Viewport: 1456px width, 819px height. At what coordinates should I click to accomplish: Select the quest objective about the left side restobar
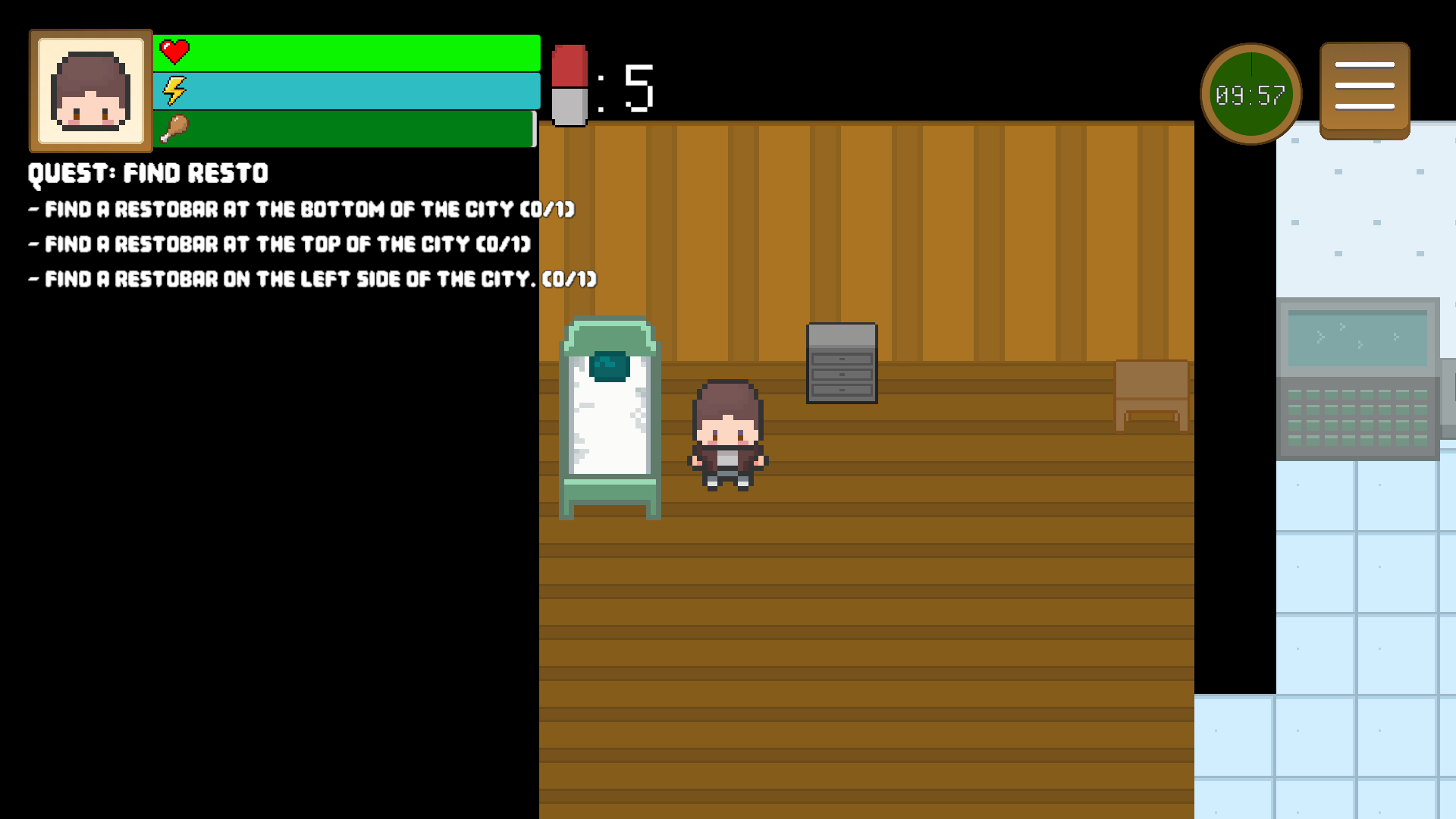point(312,279)
